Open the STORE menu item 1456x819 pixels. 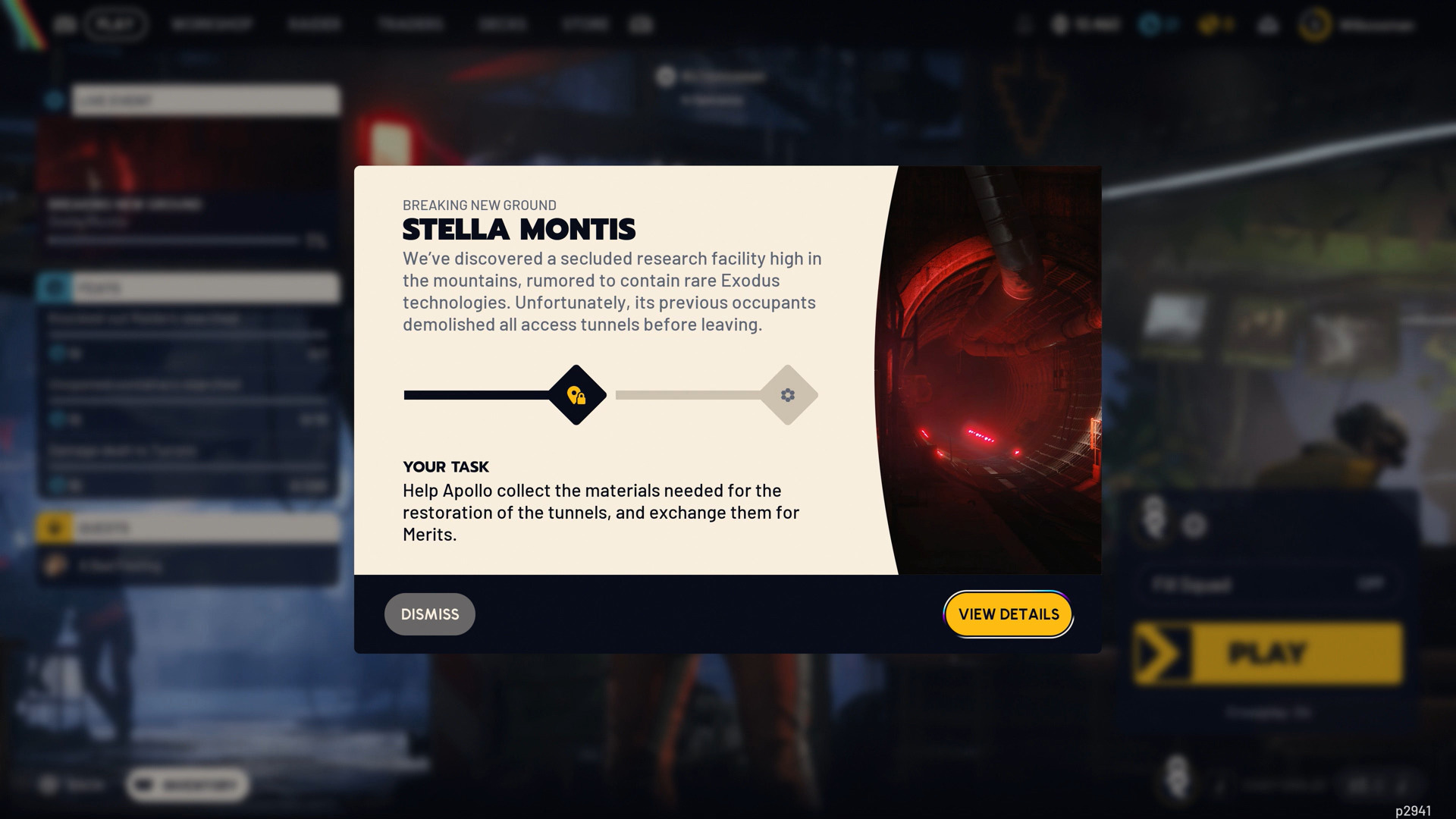coord(585,24)
